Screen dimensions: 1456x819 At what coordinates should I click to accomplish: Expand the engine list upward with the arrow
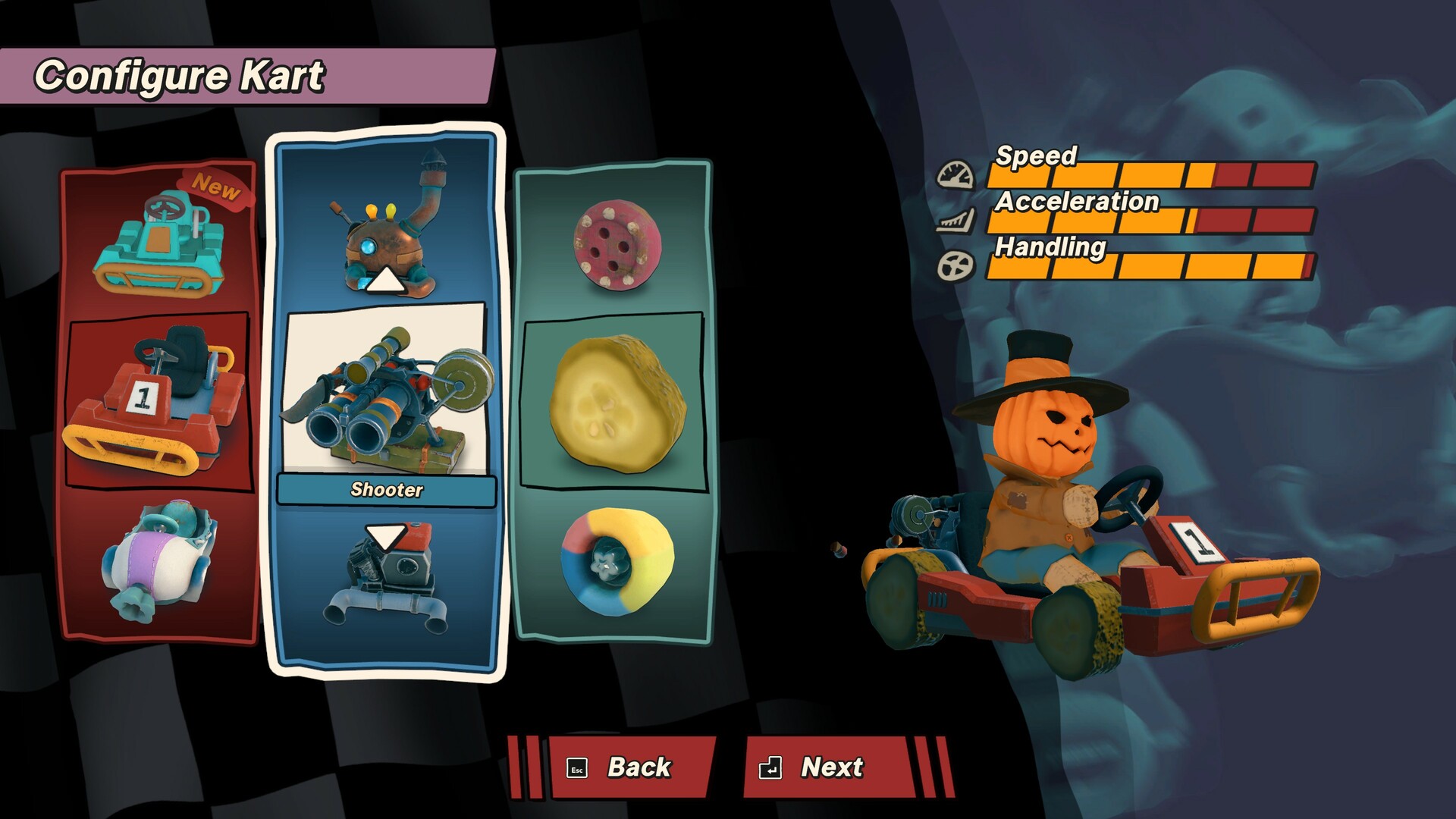tap(387, 281)
